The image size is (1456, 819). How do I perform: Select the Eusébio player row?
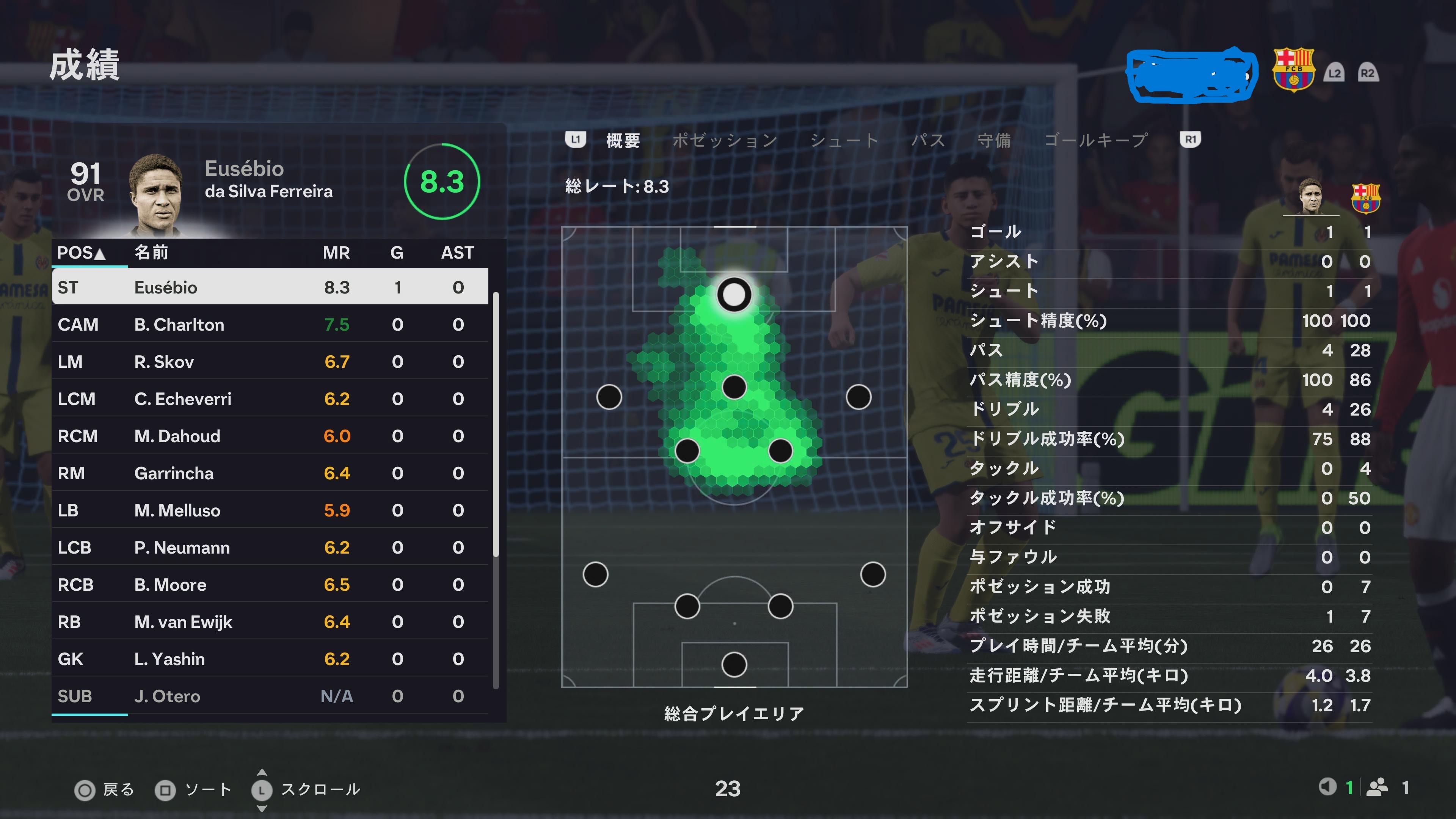coord(270,287)
